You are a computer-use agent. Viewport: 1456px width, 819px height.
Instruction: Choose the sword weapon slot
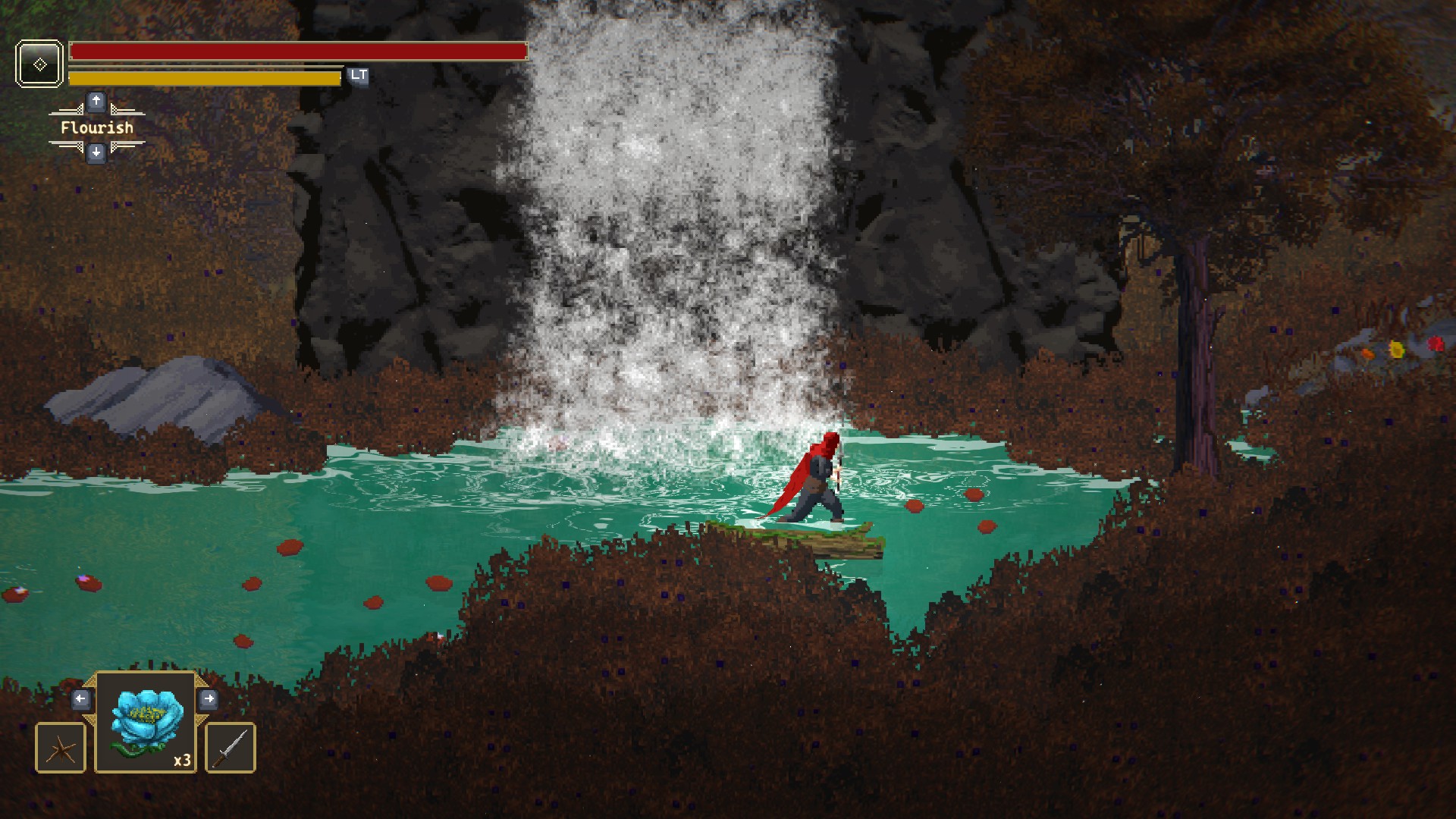(231, 748)
